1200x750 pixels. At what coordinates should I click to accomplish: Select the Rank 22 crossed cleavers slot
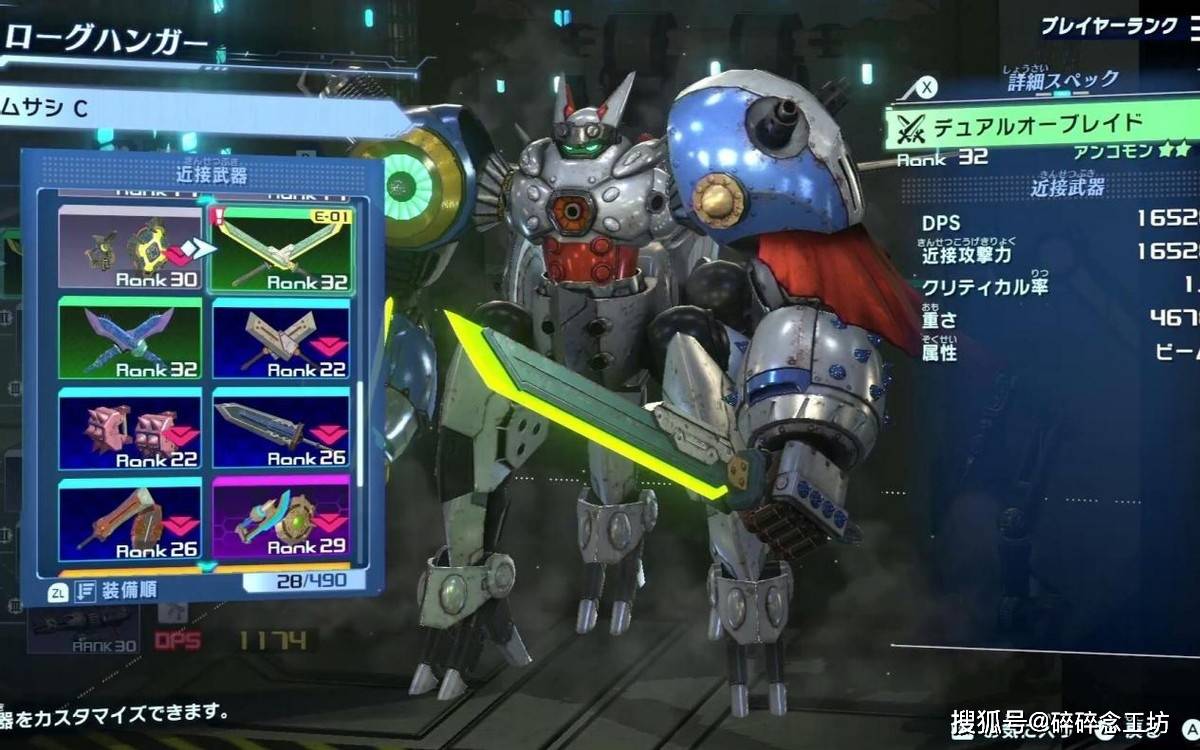pyautogui.click(x=281, y=338)
